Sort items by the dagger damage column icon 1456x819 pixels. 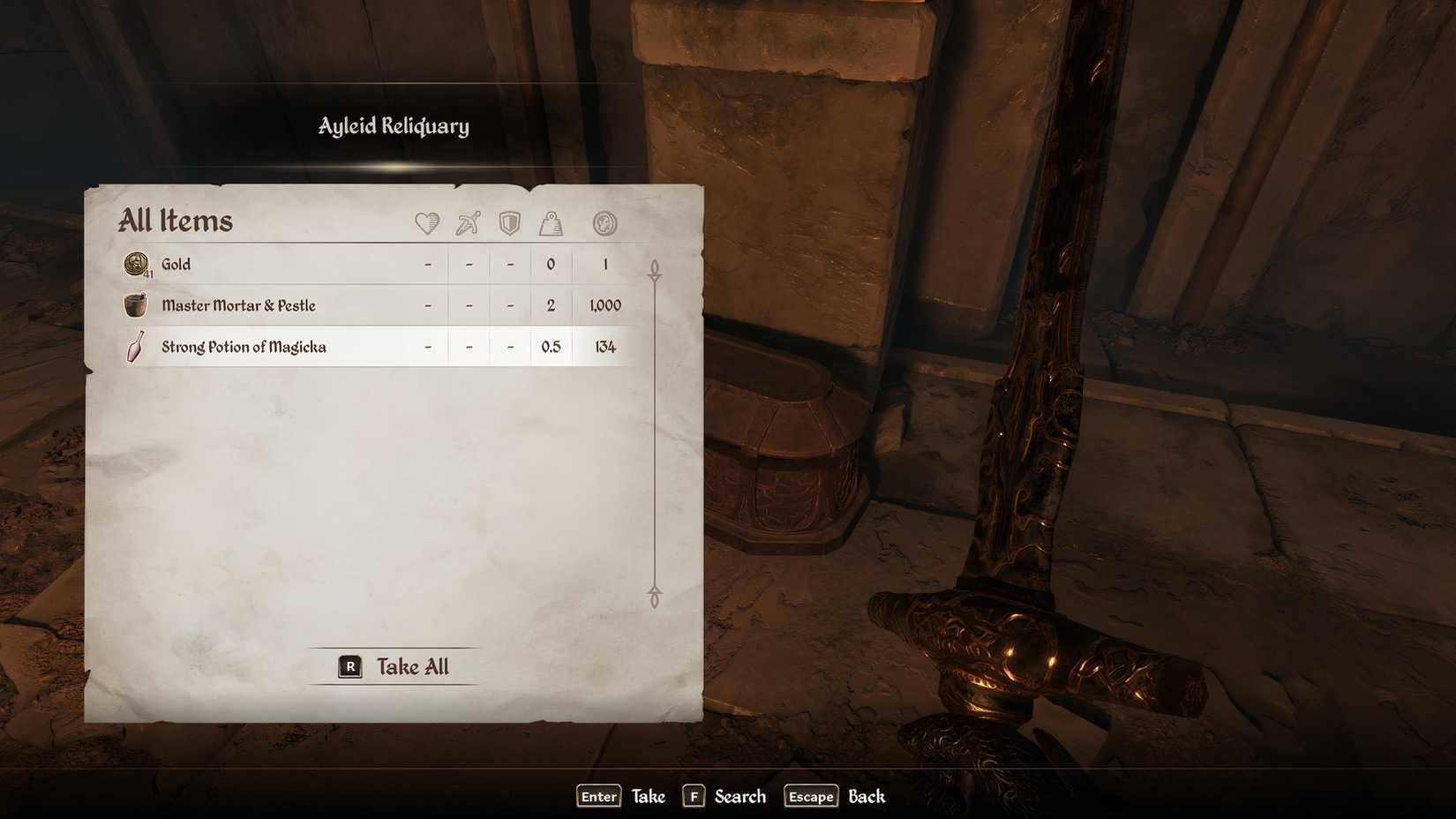coord(468,223)
